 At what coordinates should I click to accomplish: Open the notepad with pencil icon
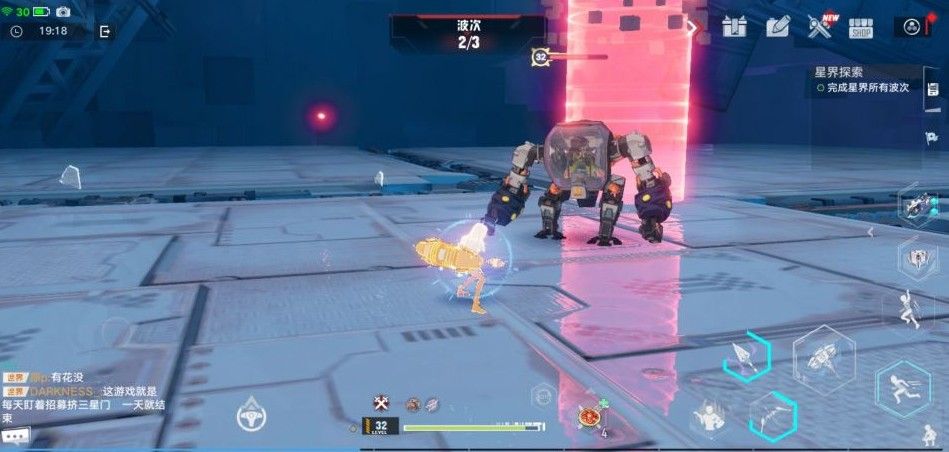coord(778,27)
